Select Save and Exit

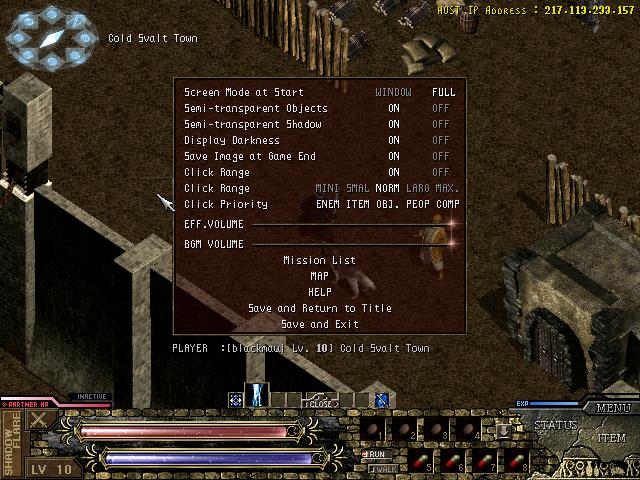point(319,324)
